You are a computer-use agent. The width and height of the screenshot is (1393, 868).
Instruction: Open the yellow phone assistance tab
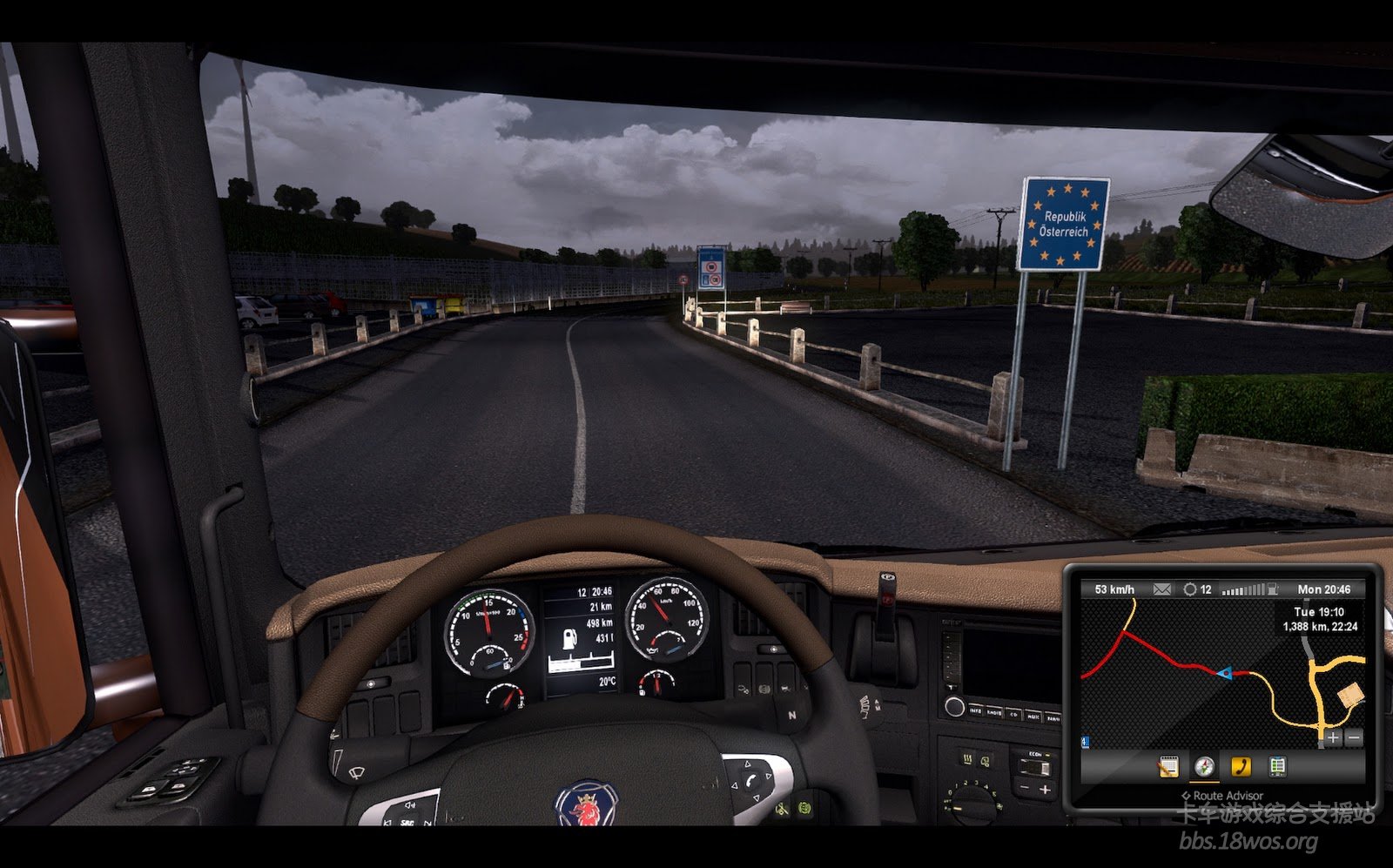1241,766
